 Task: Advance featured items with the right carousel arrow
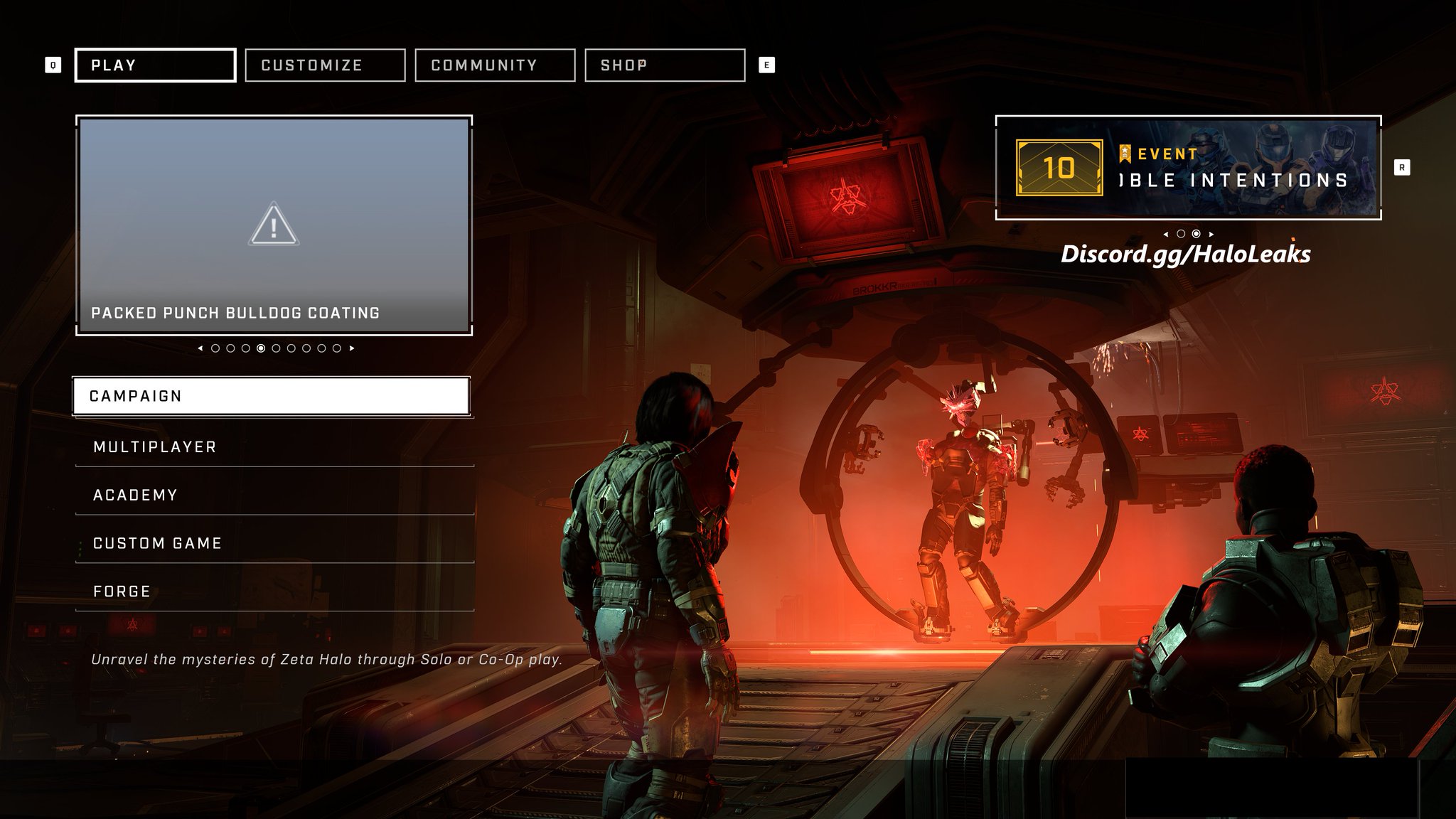350,348
